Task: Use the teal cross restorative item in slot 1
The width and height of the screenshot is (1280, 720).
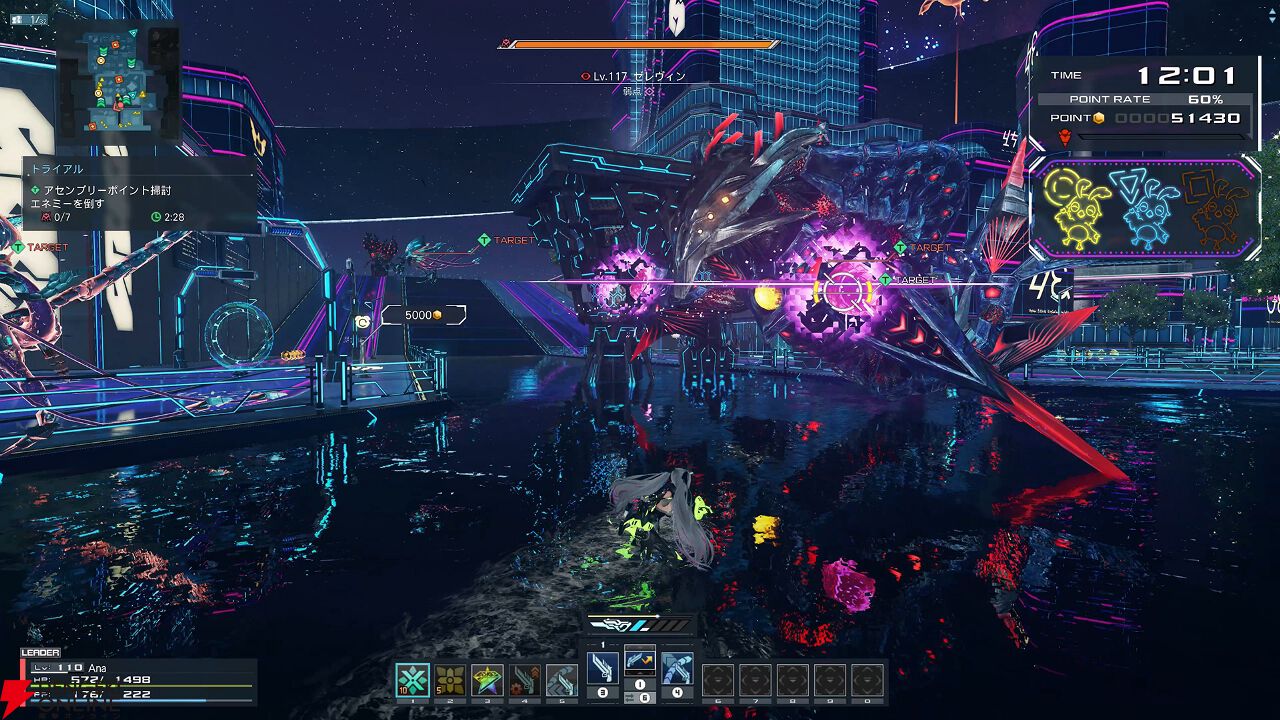Action: tap(412, 680)
